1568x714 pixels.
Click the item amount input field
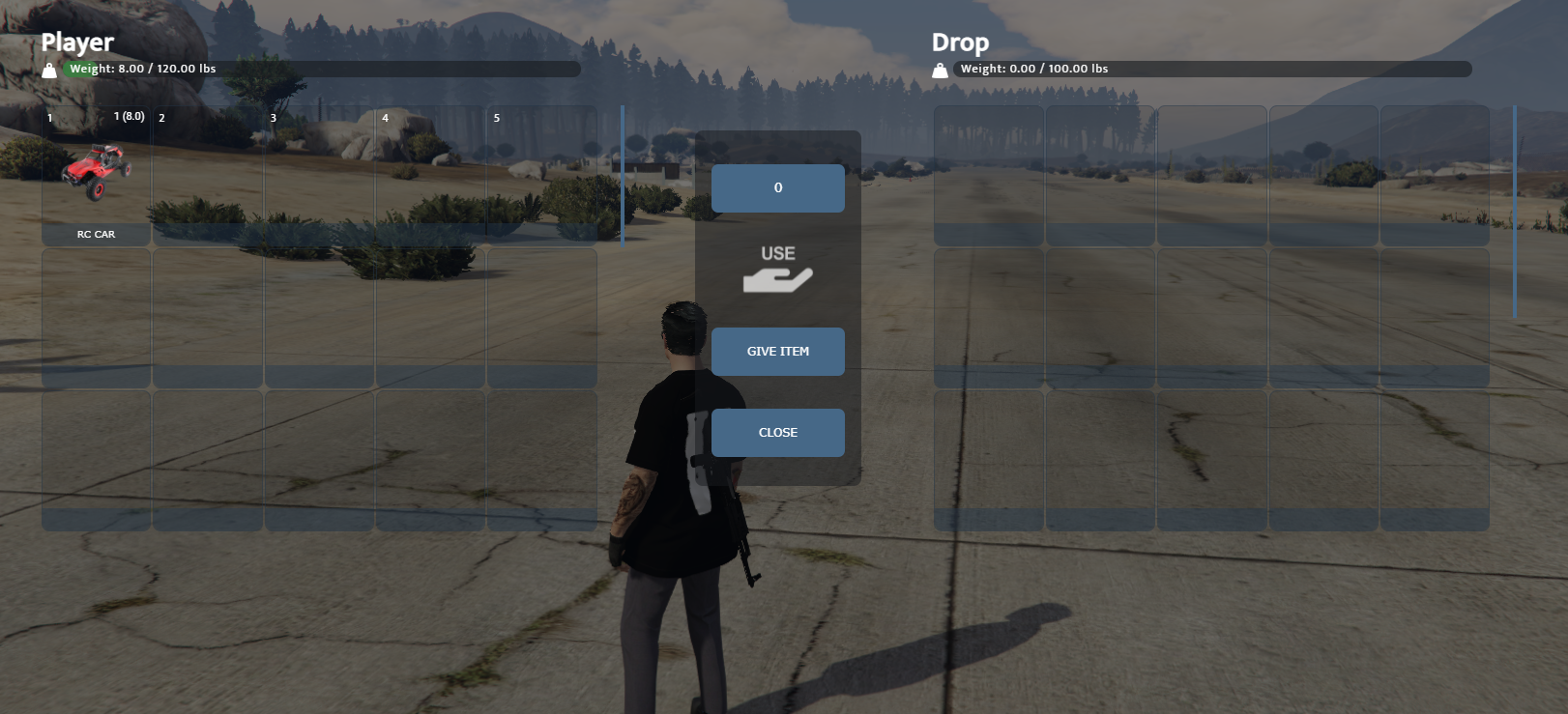777,187
